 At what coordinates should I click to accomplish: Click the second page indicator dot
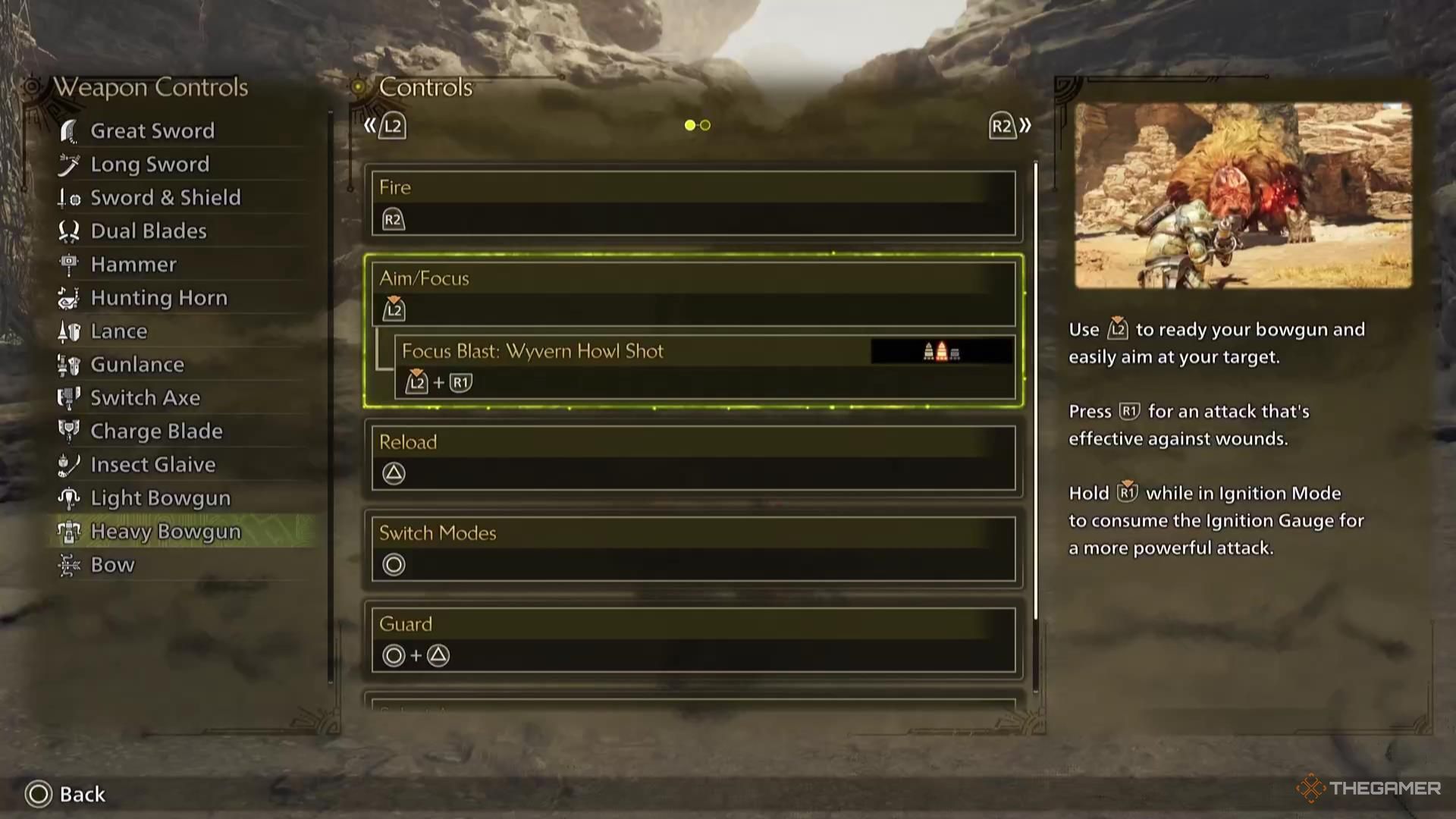click(x=705, y=124)
